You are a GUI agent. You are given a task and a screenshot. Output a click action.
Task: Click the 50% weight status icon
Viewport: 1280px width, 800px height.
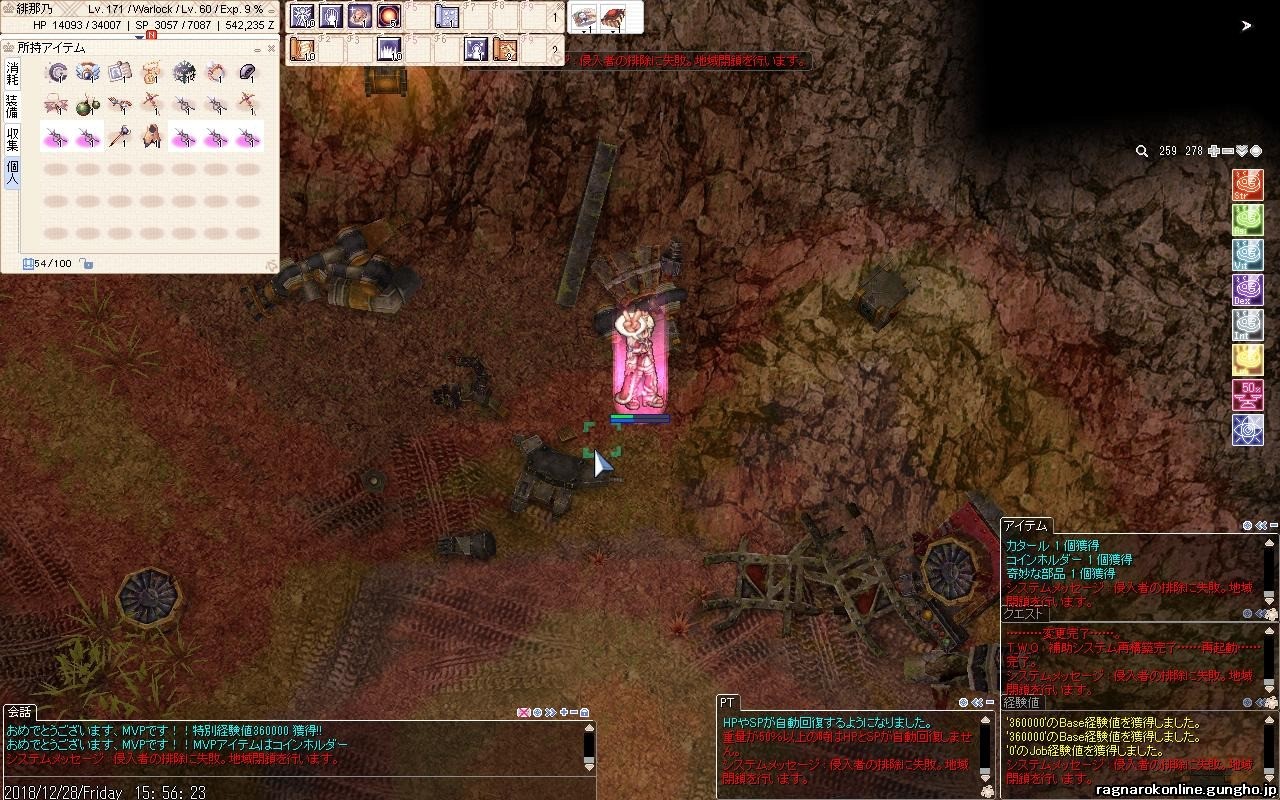pos(1247,395)
